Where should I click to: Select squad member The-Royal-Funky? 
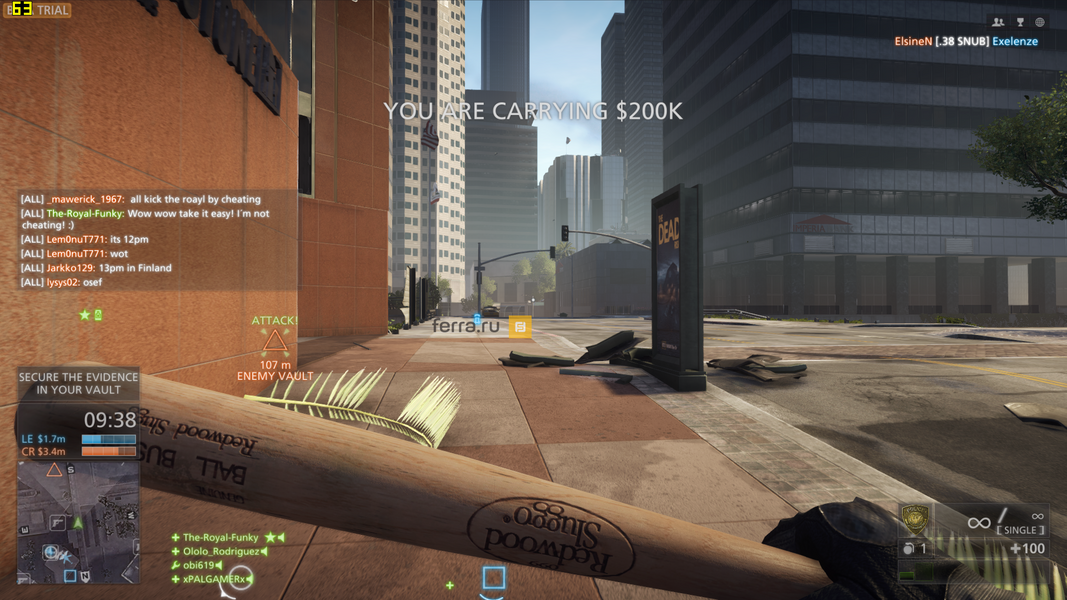coord(220,538)
